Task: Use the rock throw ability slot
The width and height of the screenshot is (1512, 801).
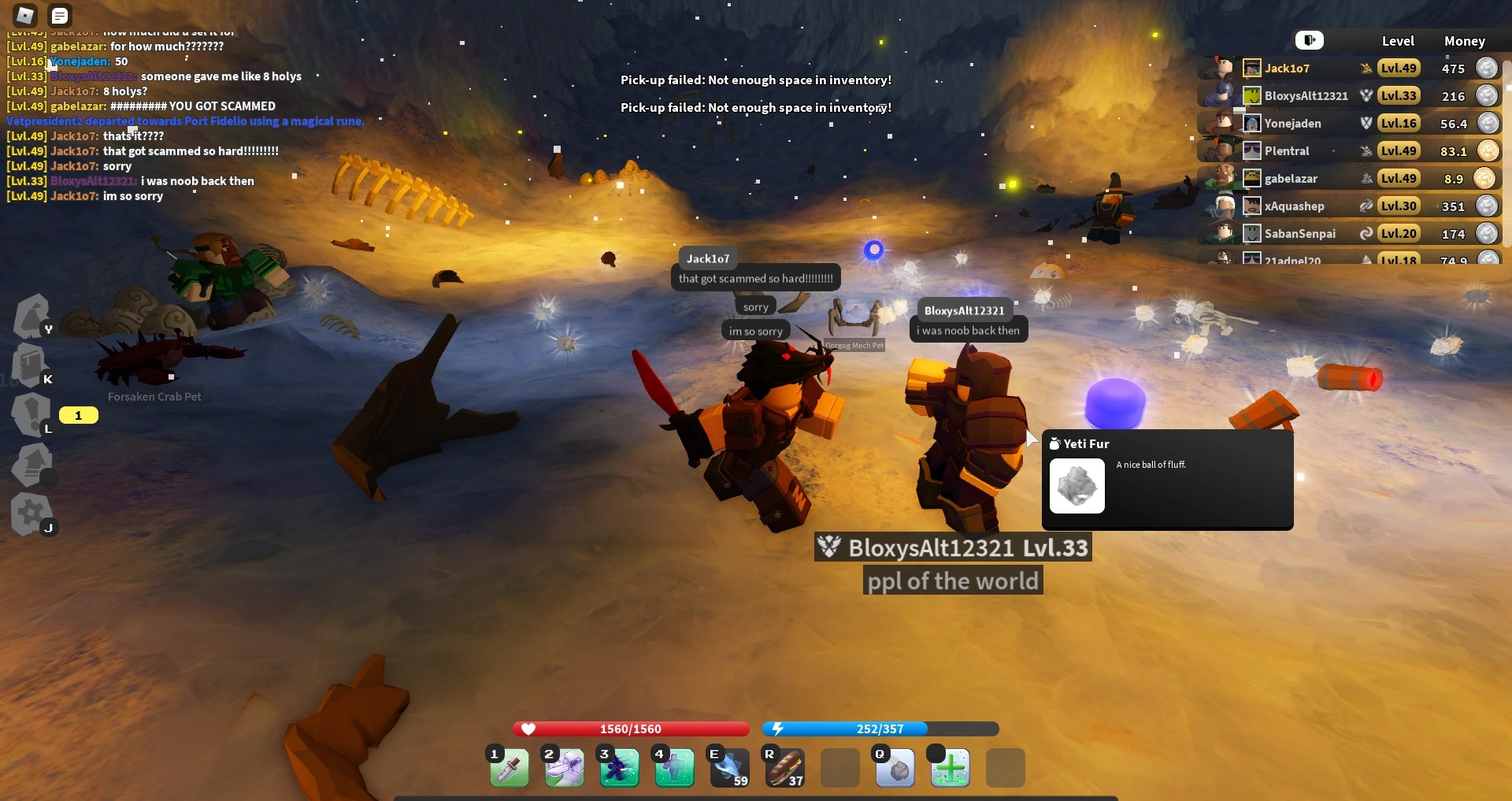Action: tap(895, 768)
